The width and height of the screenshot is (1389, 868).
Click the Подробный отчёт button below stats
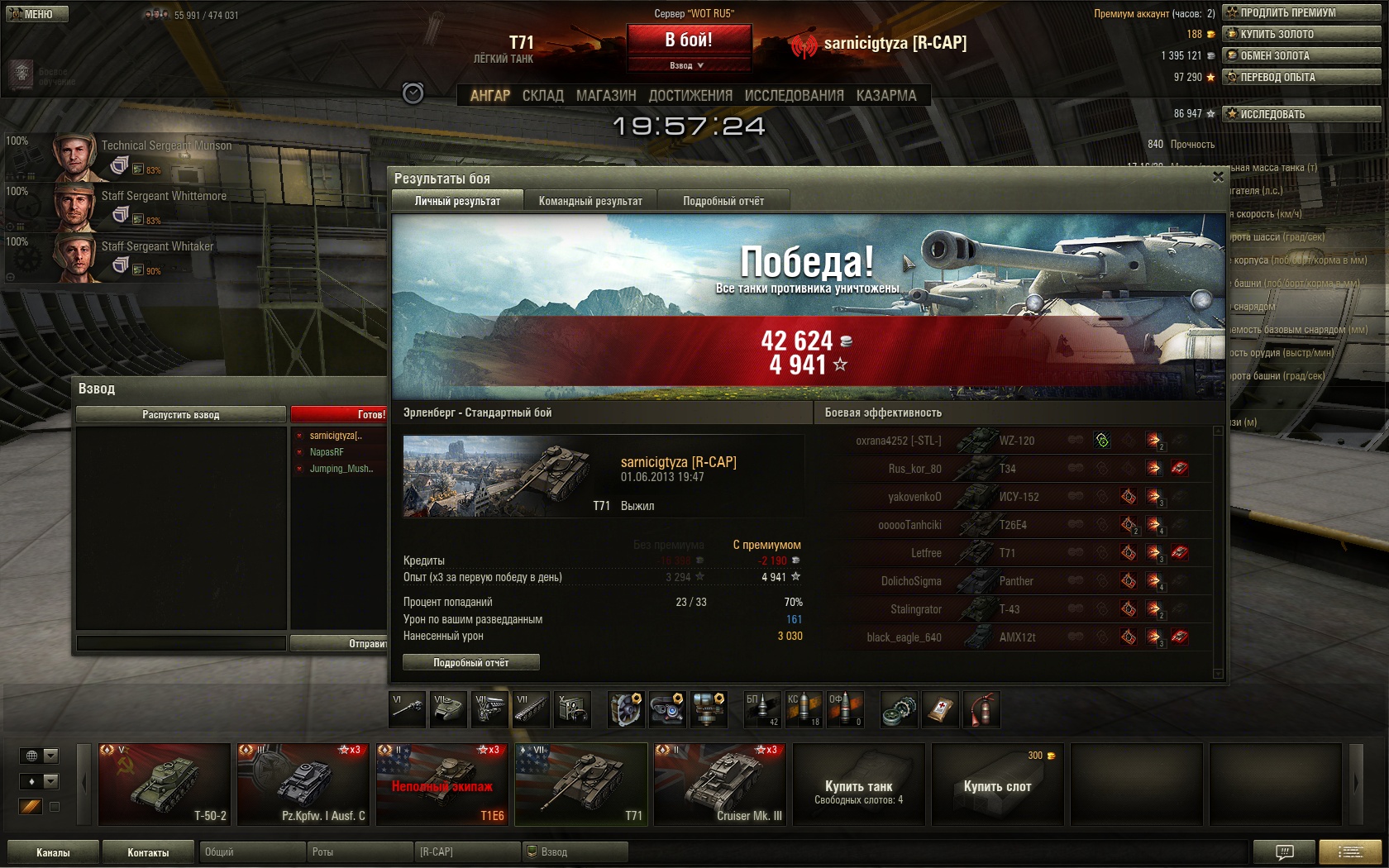tap(471, 662)
